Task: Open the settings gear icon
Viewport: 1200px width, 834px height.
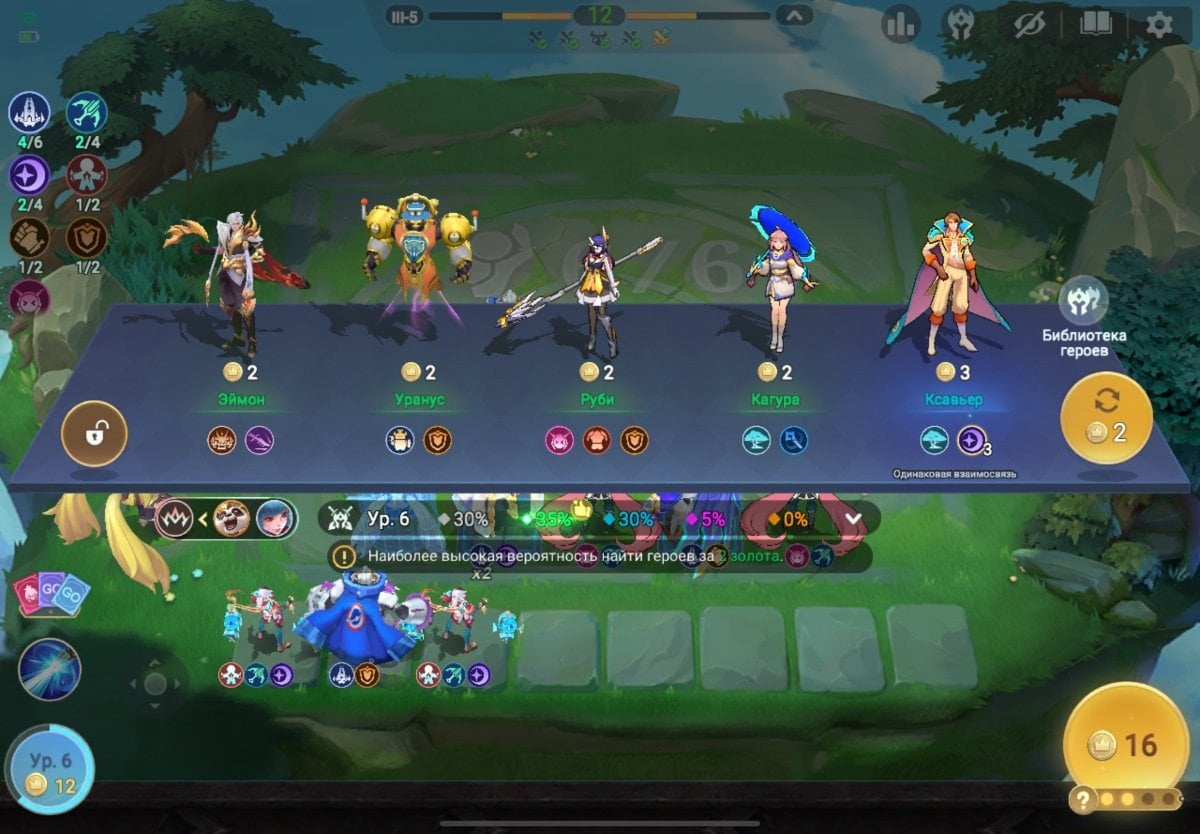Action: coord(1159,24)
